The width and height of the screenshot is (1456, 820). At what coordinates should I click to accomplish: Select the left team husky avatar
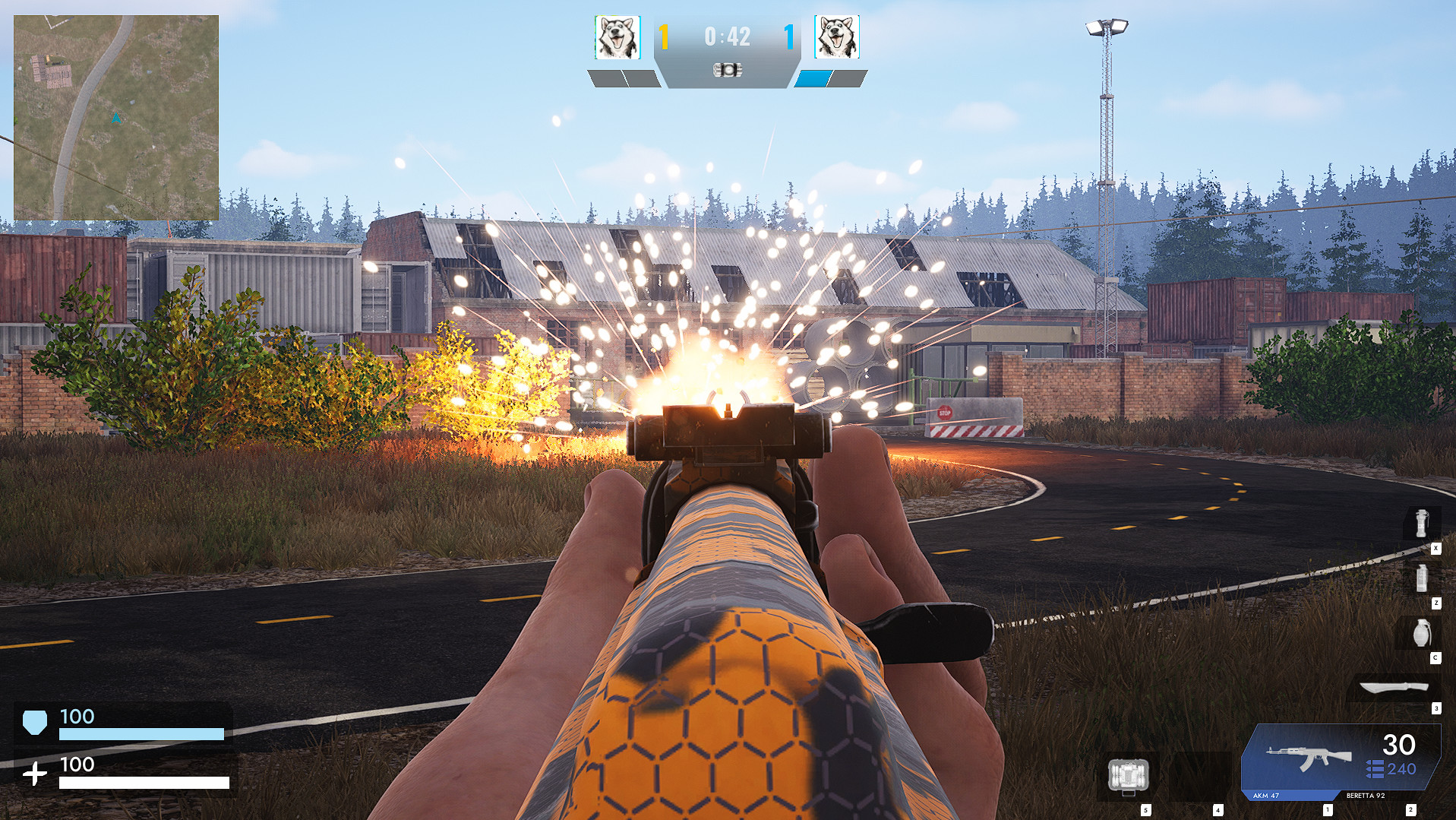pyautogui.click(x=617, y=36)
